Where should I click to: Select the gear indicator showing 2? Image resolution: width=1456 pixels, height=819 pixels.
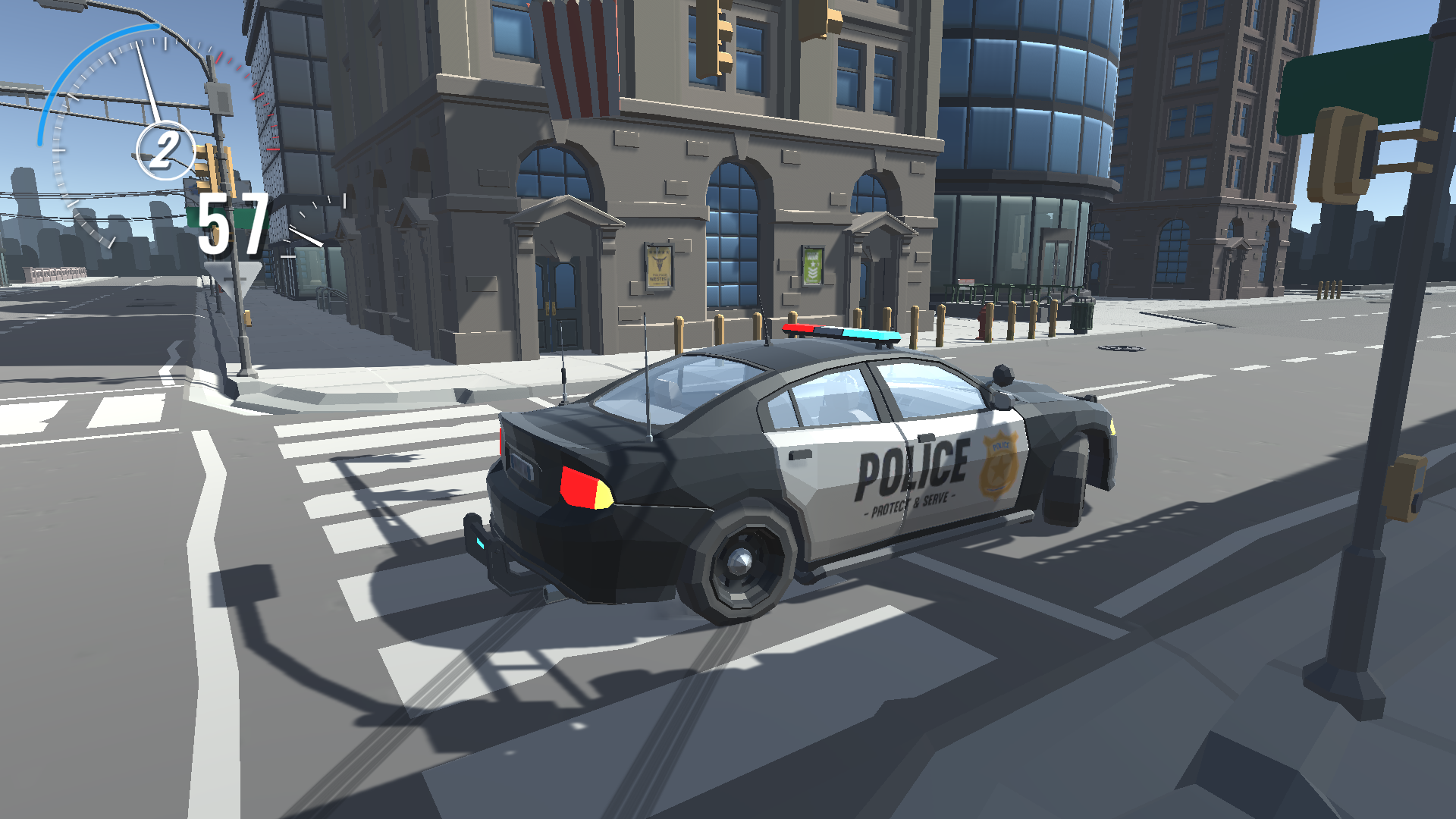coord(163,149)
